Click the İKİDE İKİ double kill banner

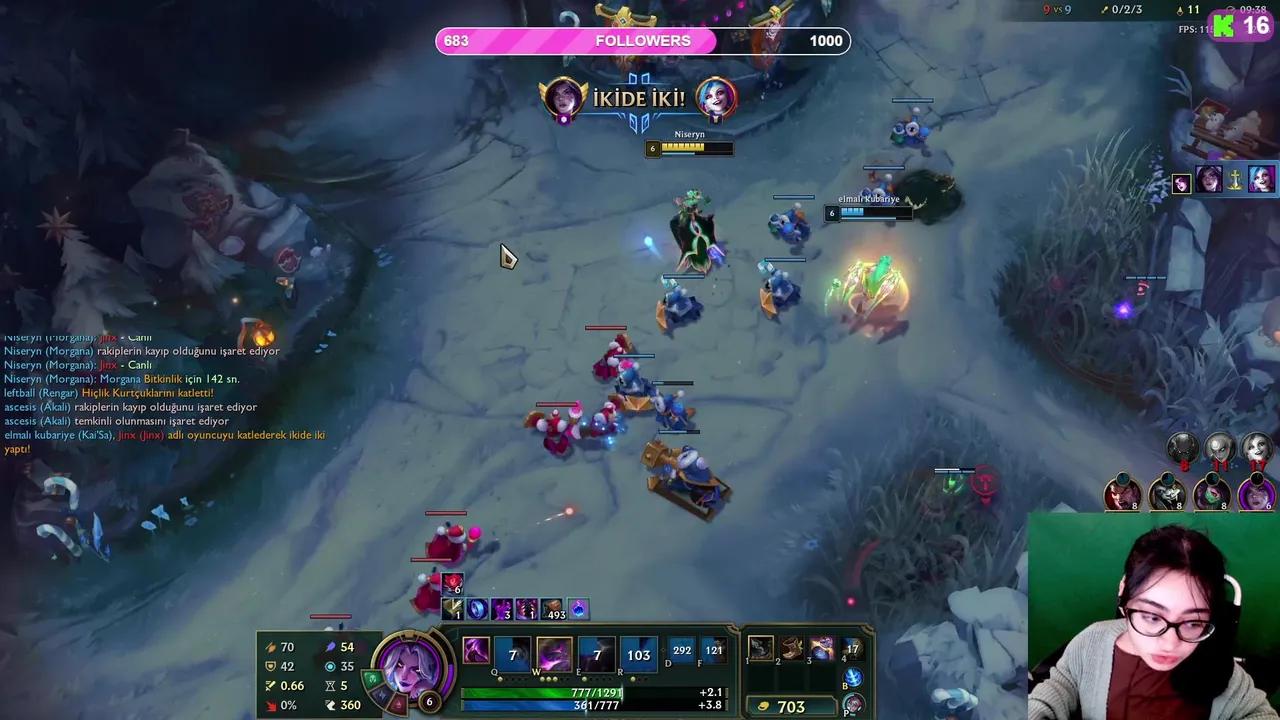[640, 99]
